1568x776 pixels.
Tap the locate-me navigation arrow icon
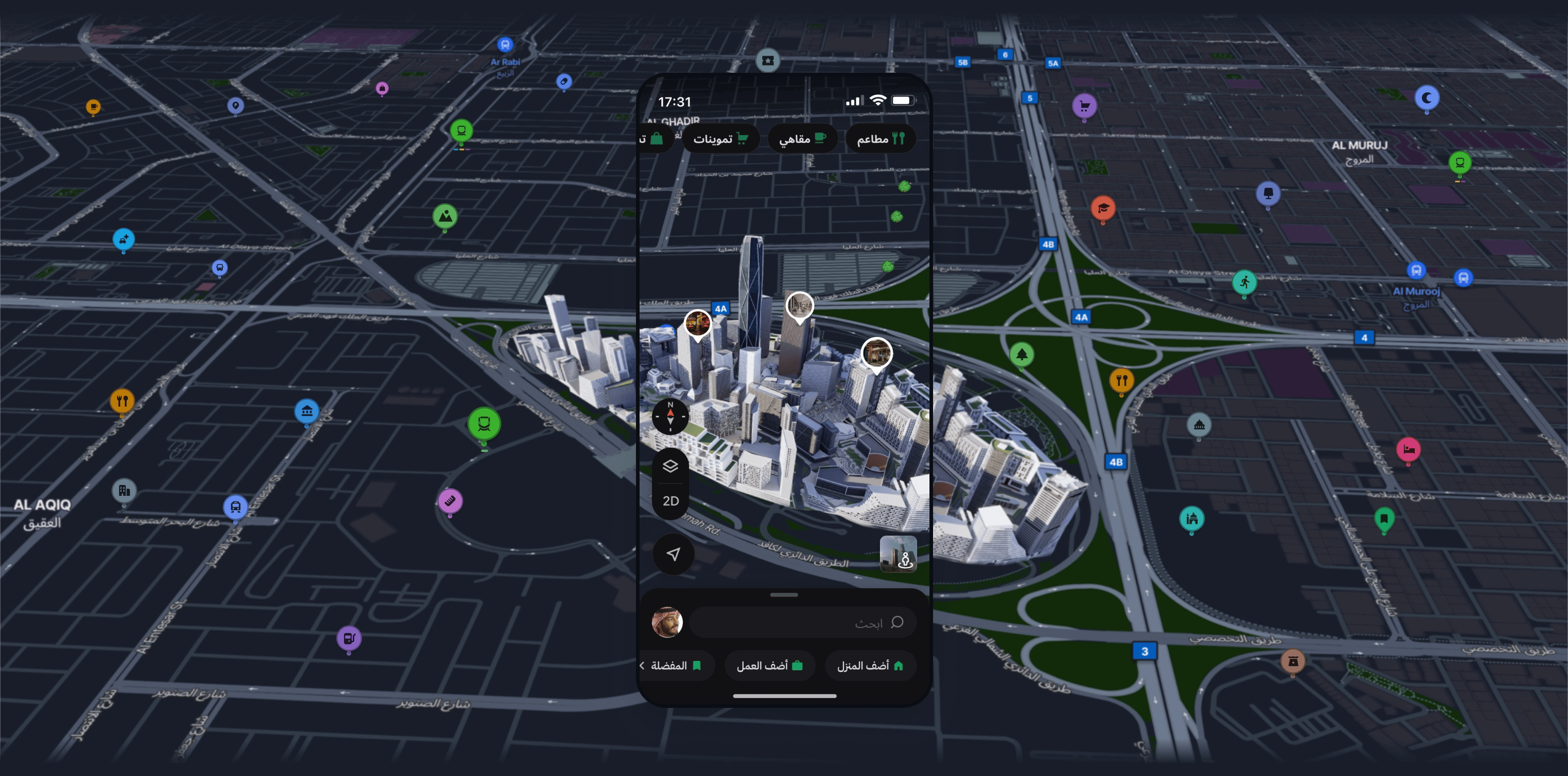(x=672, y=554)
